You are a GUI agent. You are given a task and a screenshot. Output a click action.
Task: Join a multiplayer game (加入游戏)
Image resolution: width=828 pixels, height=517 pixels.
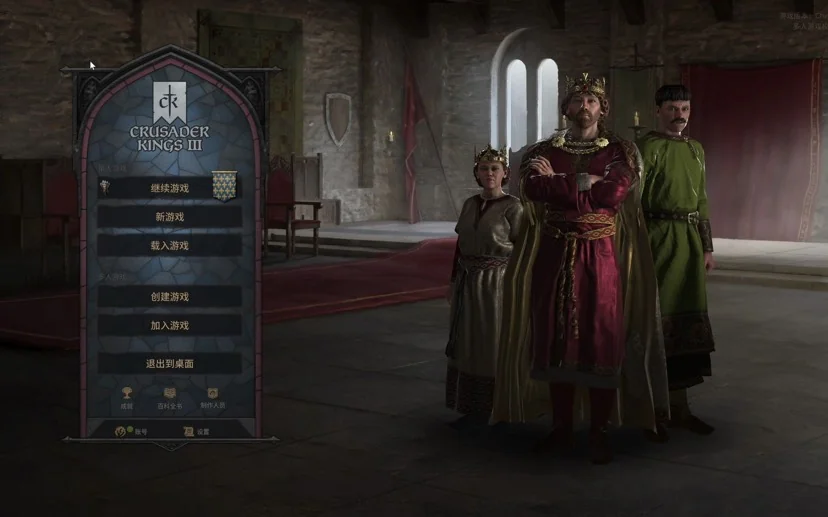[x=169, y=325]
